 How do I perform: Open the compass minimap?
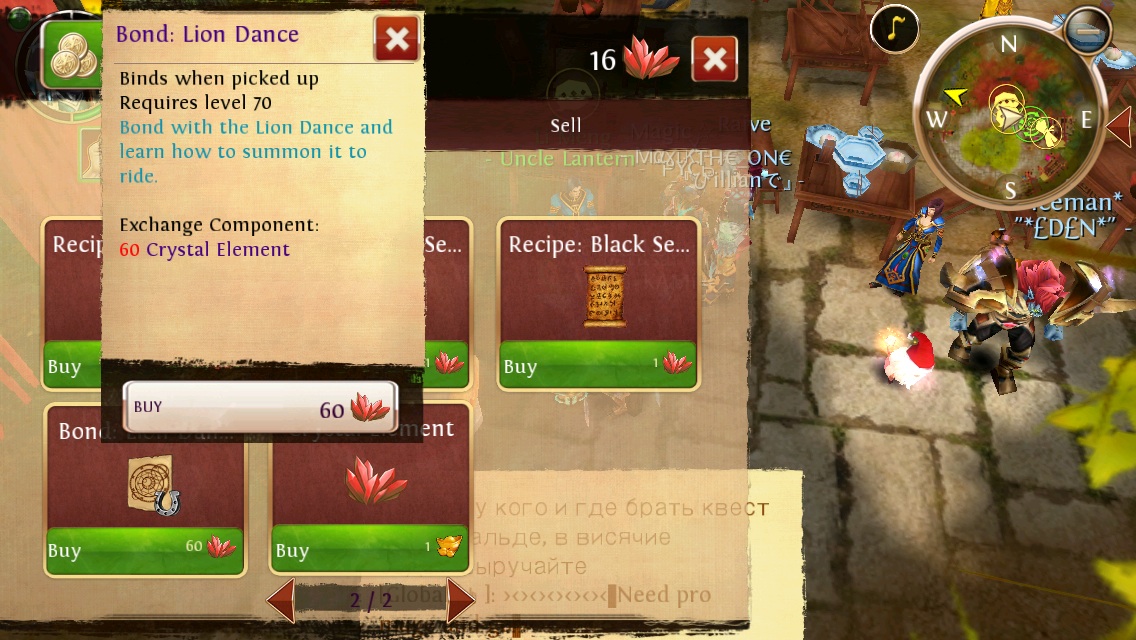point(1010,118)
